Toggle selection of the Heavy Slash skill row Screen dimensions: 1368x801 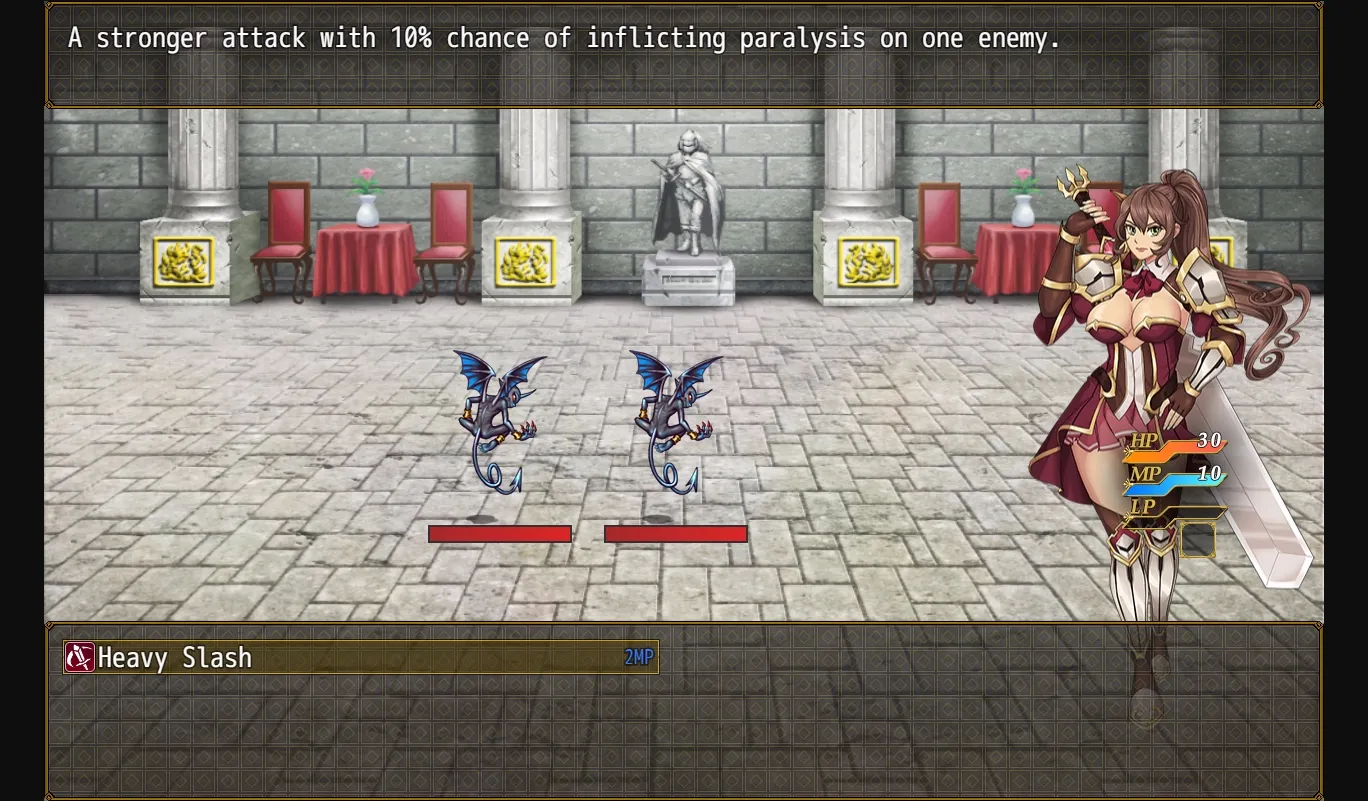tap(360, 658)
